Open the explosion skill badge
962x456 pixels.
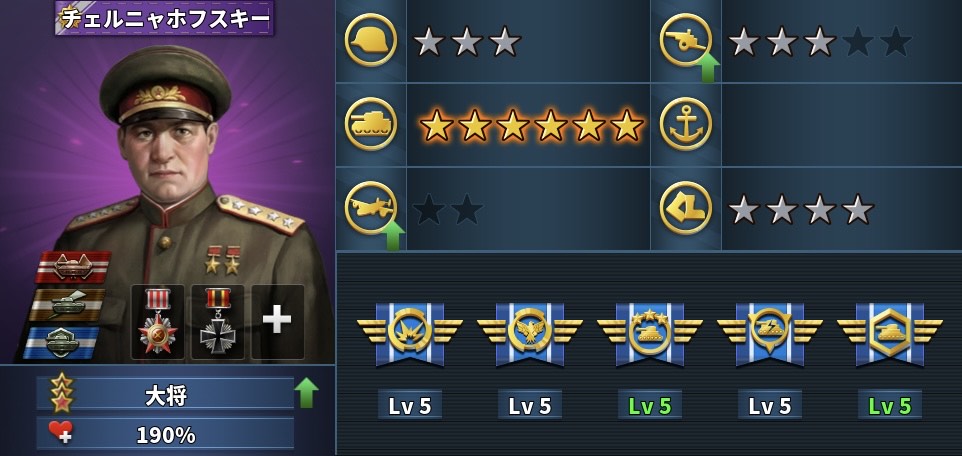click(410, 333)
